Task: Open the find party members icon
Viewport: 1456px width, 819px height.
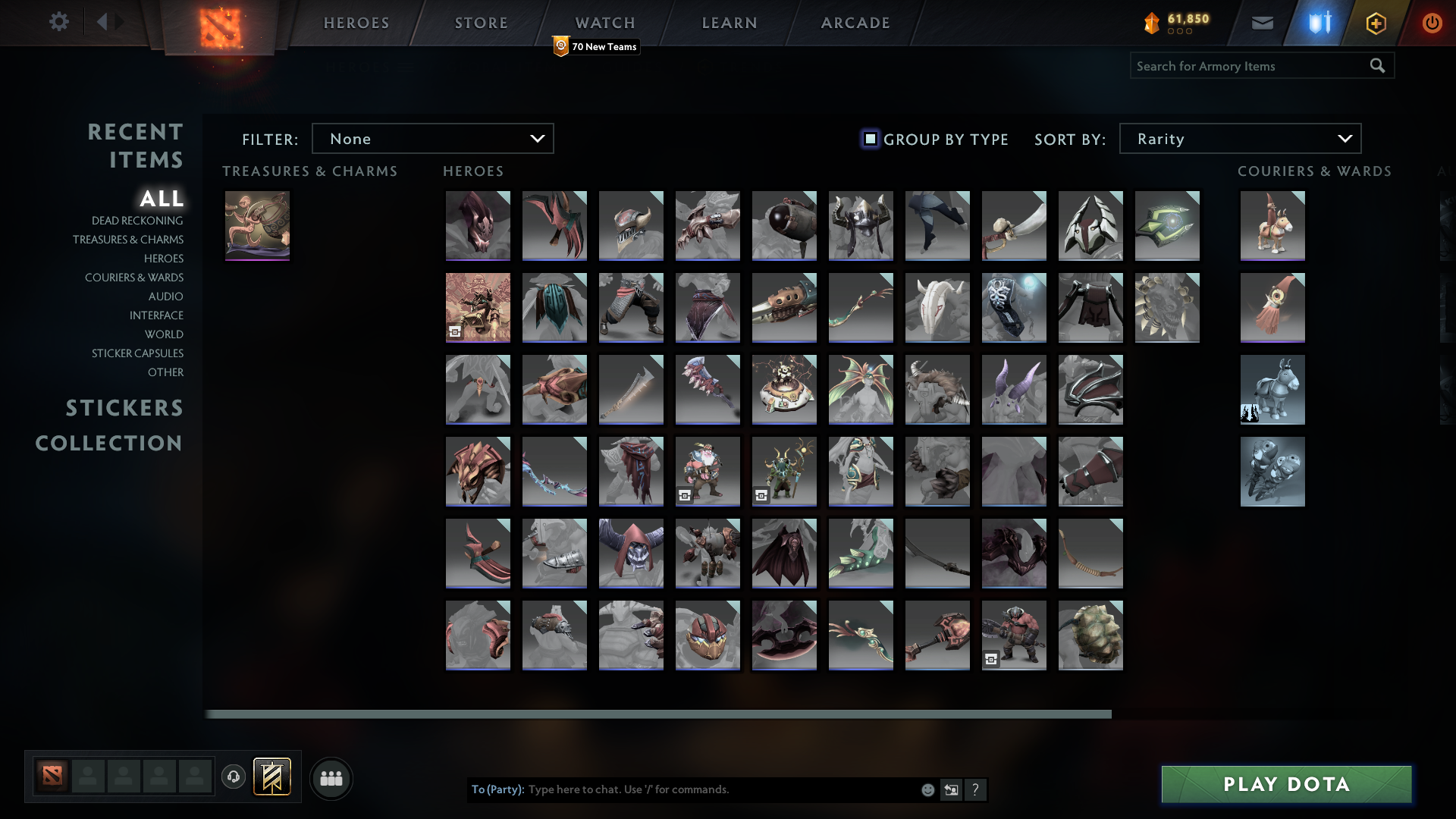Action: [331, 778]
